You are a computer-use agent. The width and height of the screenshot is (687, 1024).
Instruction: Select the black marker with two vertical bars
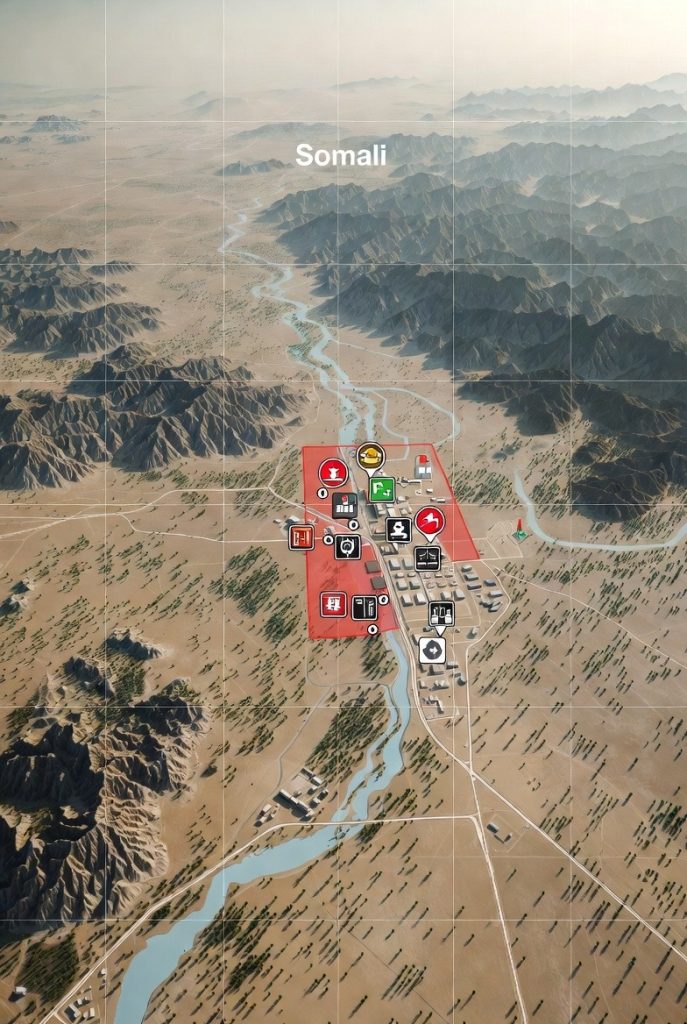click(x=364, y=607)
